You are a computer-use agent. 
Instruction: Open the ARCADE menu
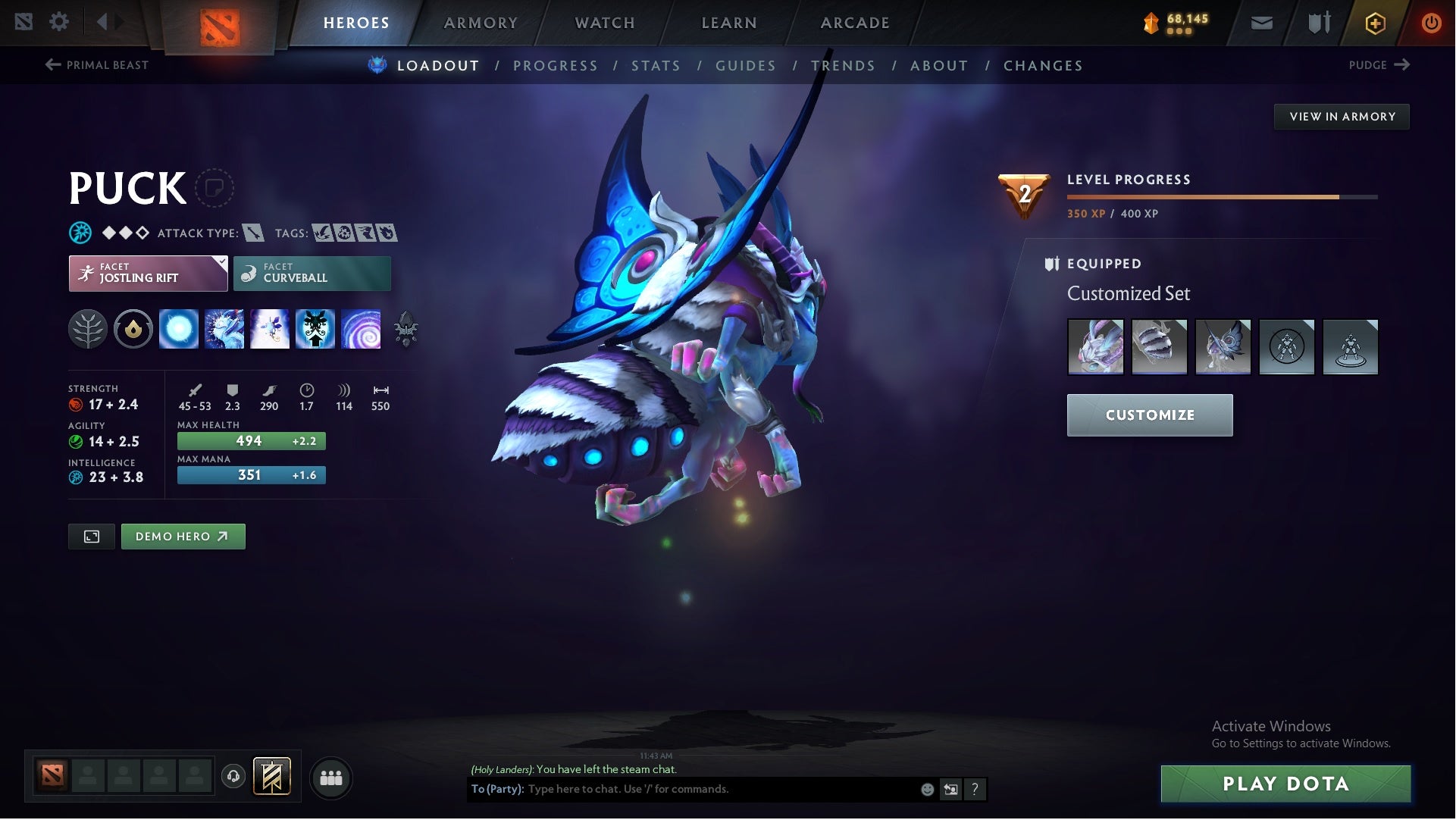(854, 23)
